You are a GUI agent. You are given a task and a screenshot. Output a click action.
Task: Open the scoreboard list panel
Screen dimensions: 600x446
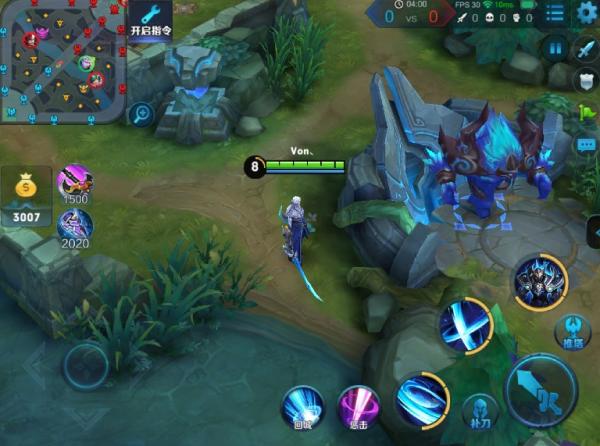[x=555, y=12]
